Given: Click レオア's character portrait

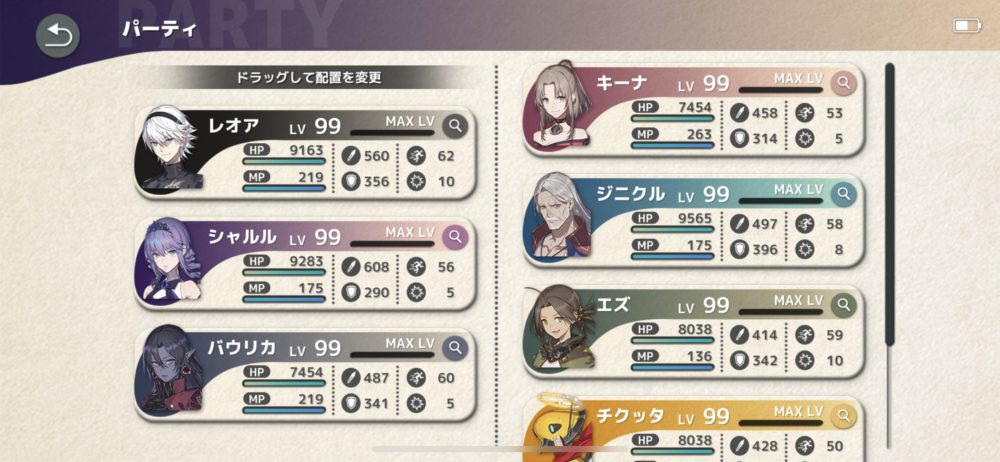Looking at the screenshot, I should (x=172, y=152).
